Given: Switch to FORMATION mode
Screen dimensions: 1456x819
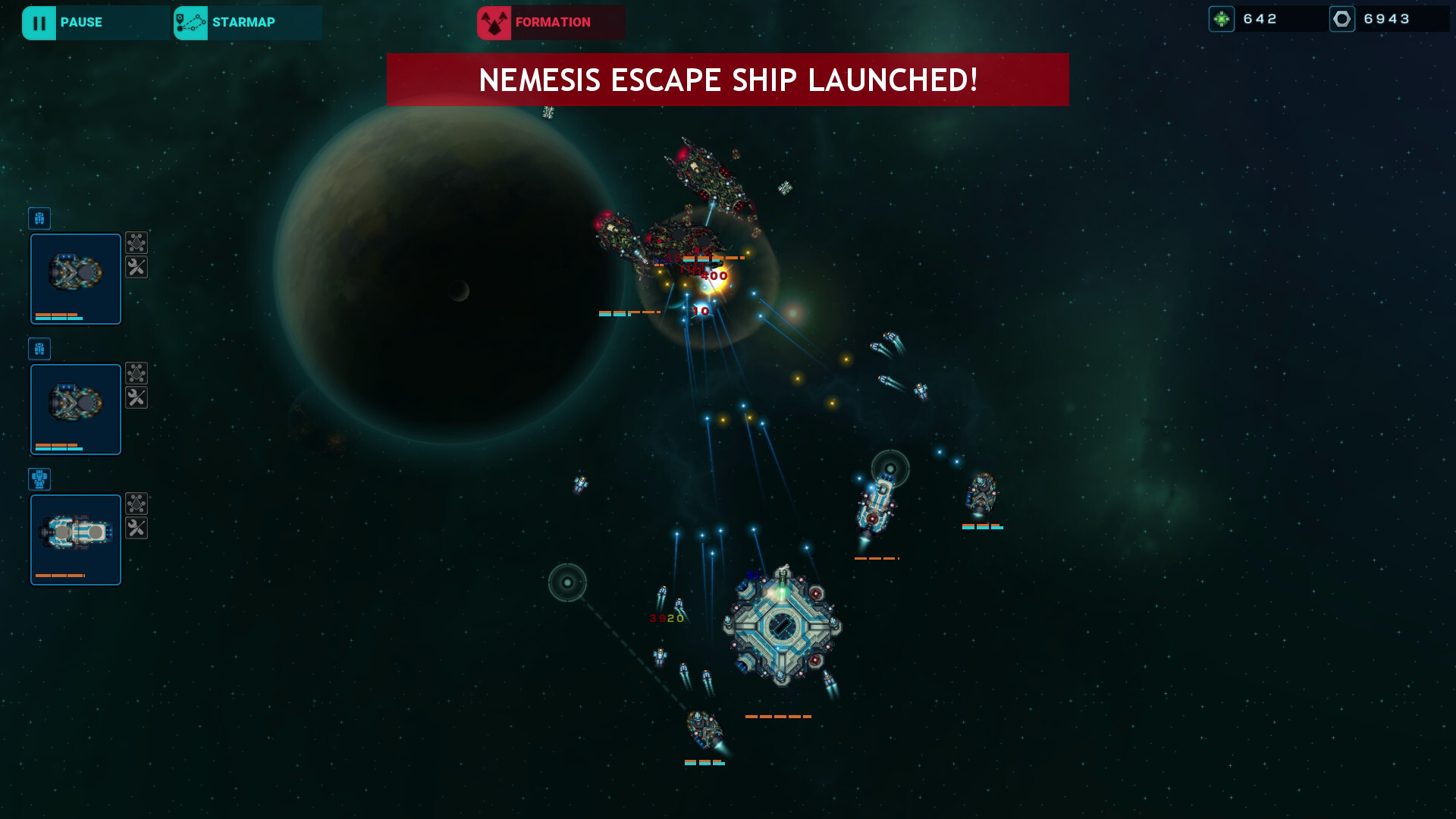Looking at the screenshot, I should click(552, 22).
